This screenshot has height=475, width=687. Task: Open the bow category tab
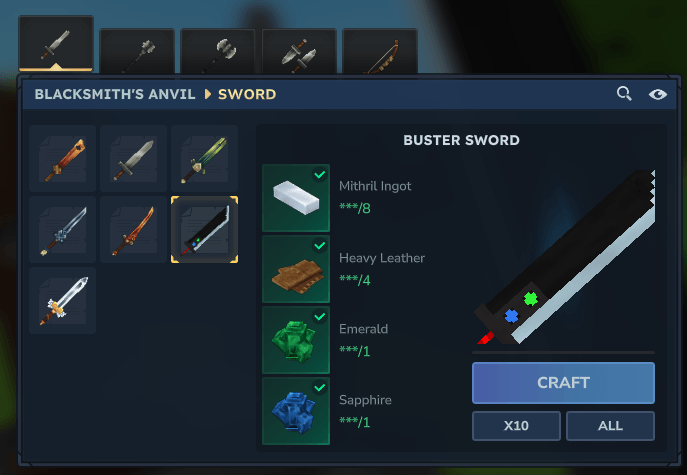[x=379, y=52]
